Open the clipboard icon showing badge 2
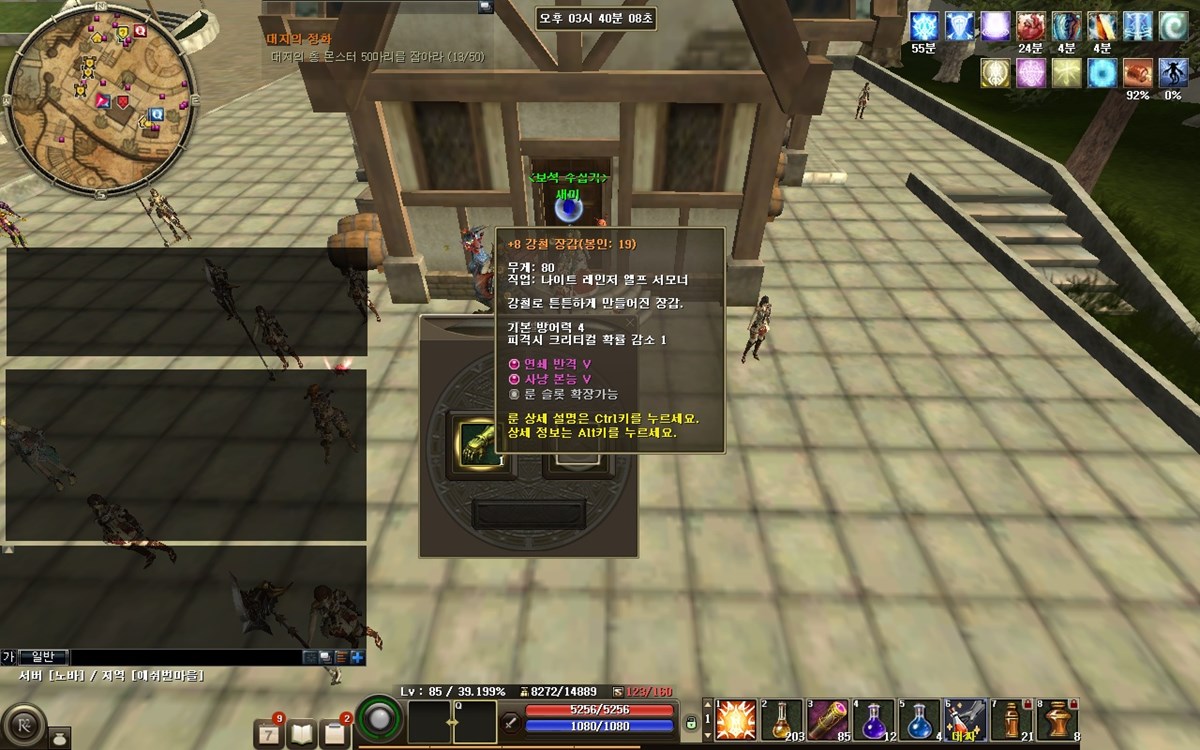 335,734
